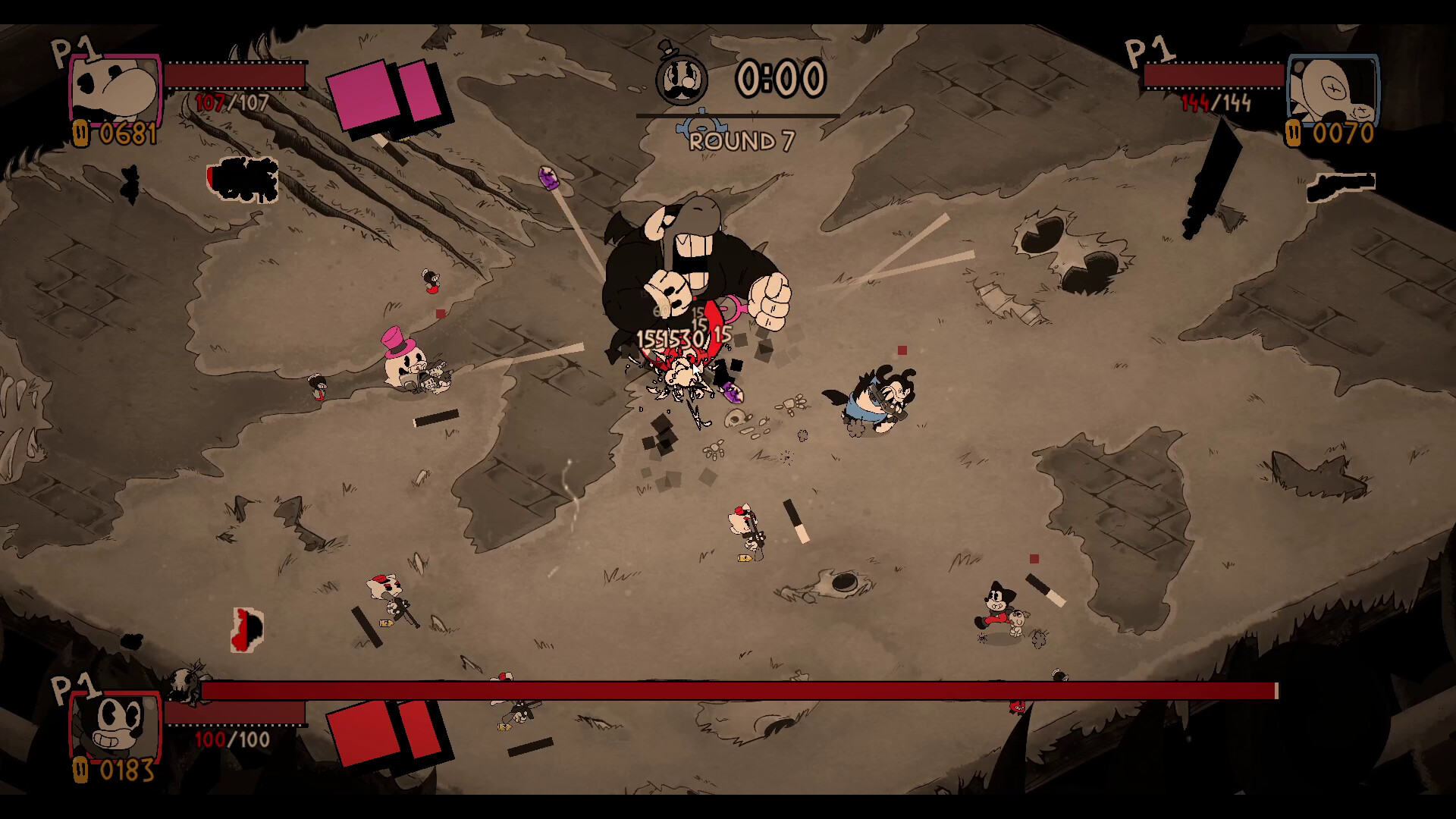The image size is (1456, 819).
Task: Select the top-left P1 mouse character portrait
Action: 114,89
